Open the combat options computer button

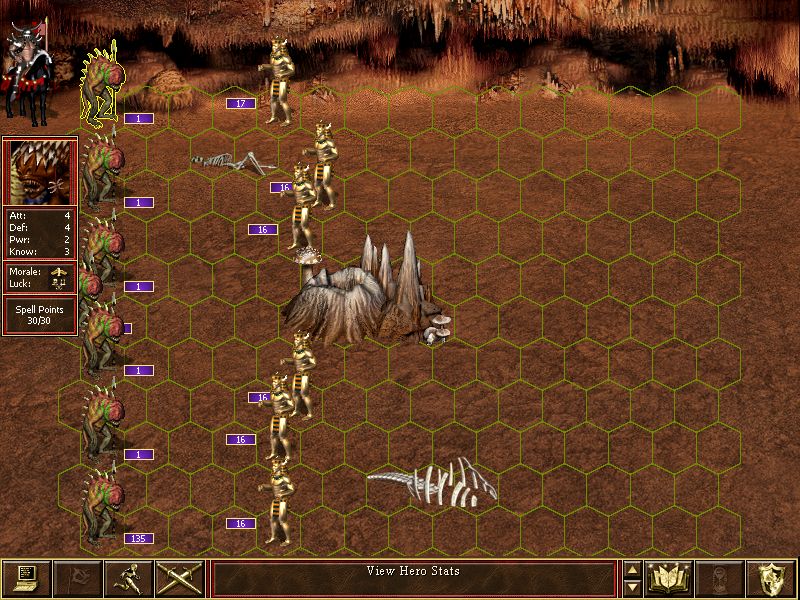(26, 578)
